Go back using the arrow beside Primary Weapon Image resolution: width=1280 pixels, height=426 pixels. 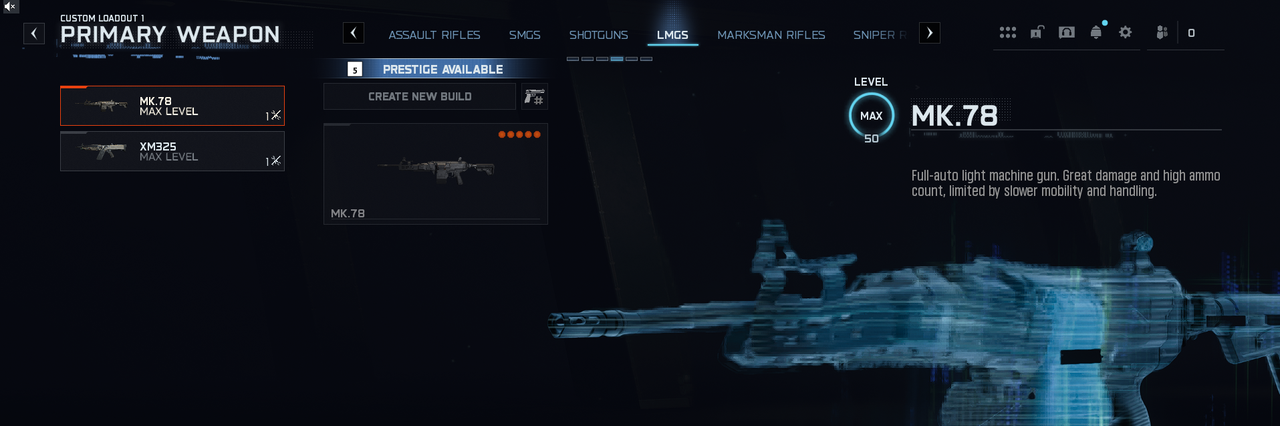pyautogui.click(x=34, y=33)
